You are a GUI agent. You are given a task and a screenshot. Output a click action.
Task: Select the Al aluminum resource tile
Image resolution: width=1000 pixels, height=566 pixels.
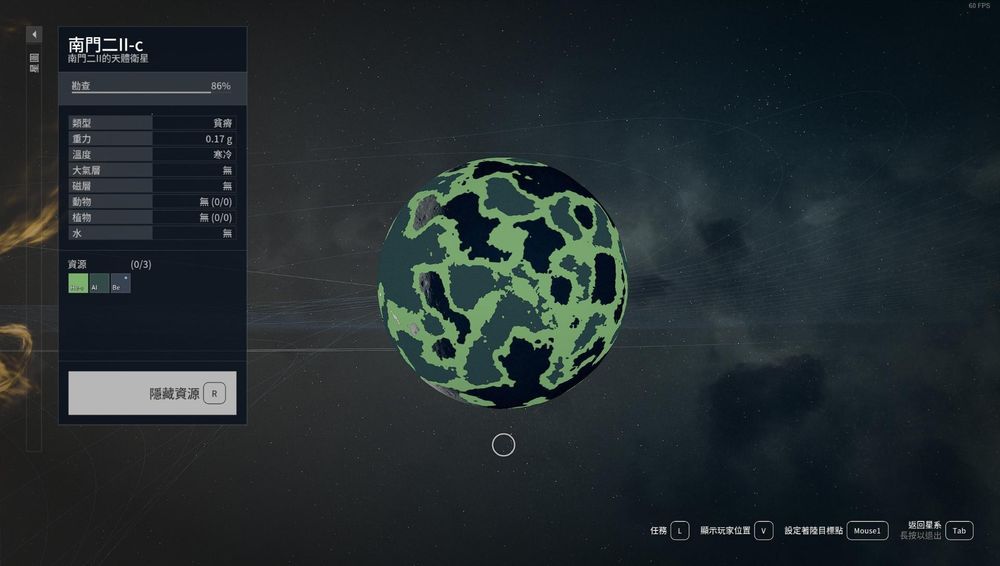(x=99, y=284)
